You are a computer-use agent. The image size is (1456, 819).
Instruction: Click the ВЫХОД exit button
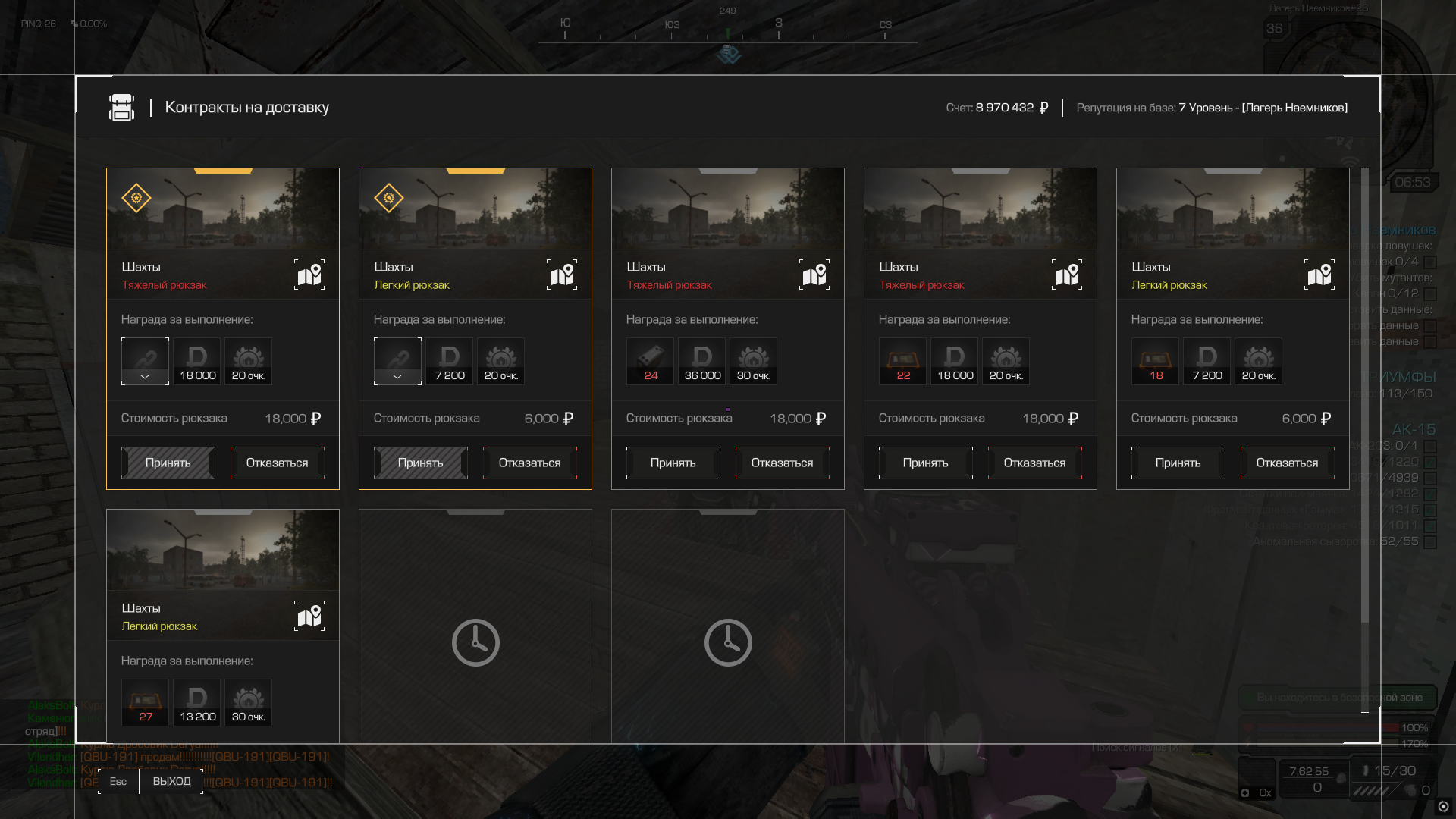pyautogui.click(x=171, y=781)
